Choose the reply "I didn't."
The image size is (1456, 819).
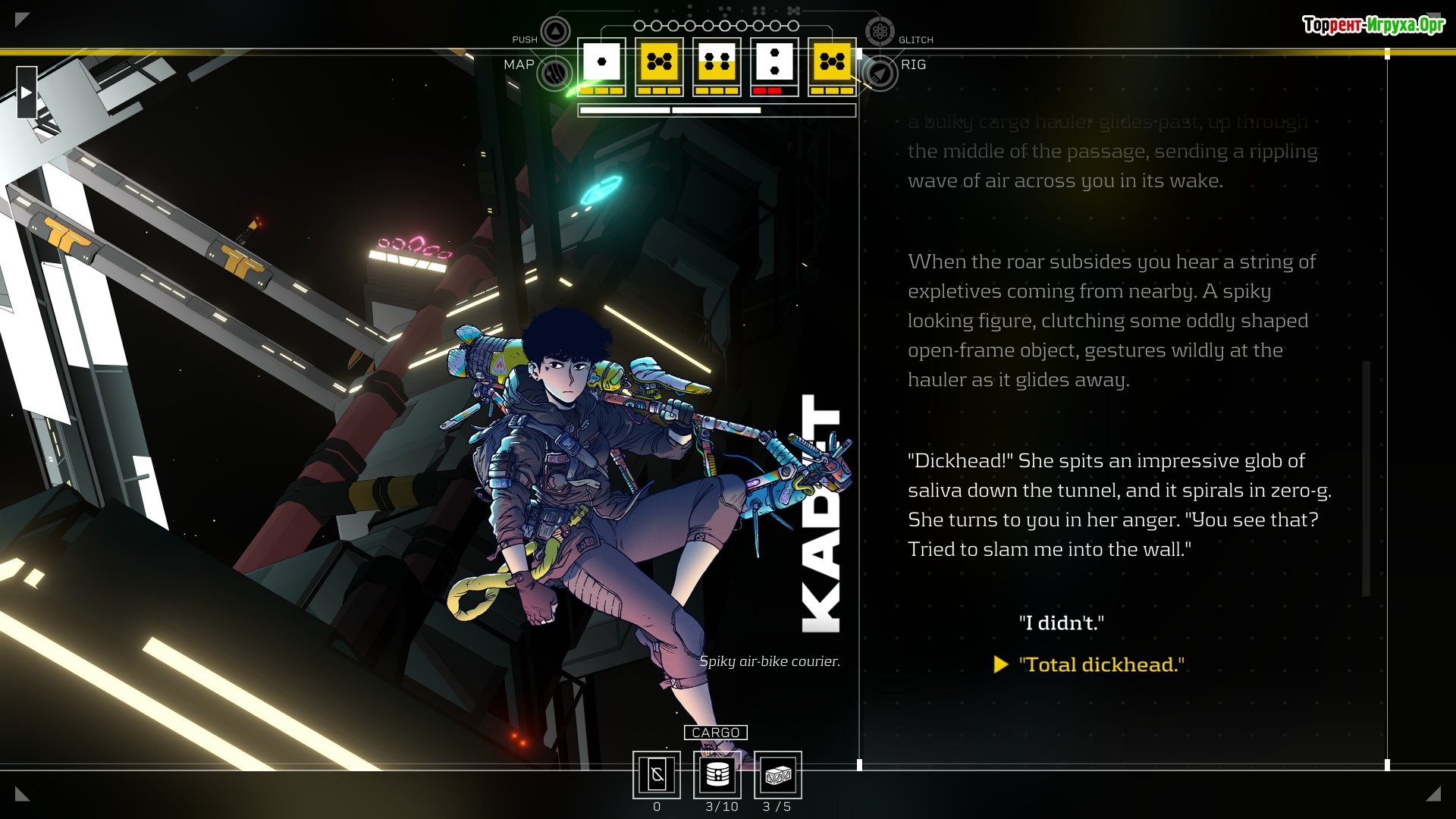[x=1061, y=623]
